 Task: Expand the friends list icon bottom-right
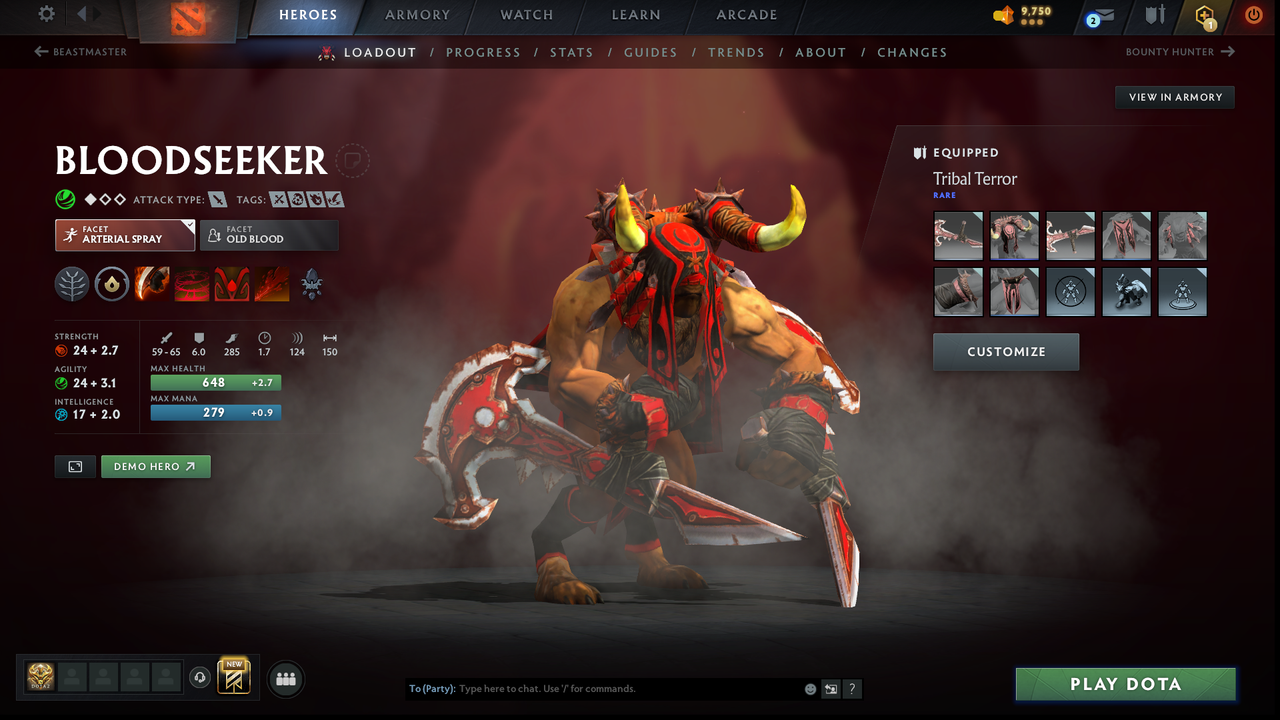[286, 679]
